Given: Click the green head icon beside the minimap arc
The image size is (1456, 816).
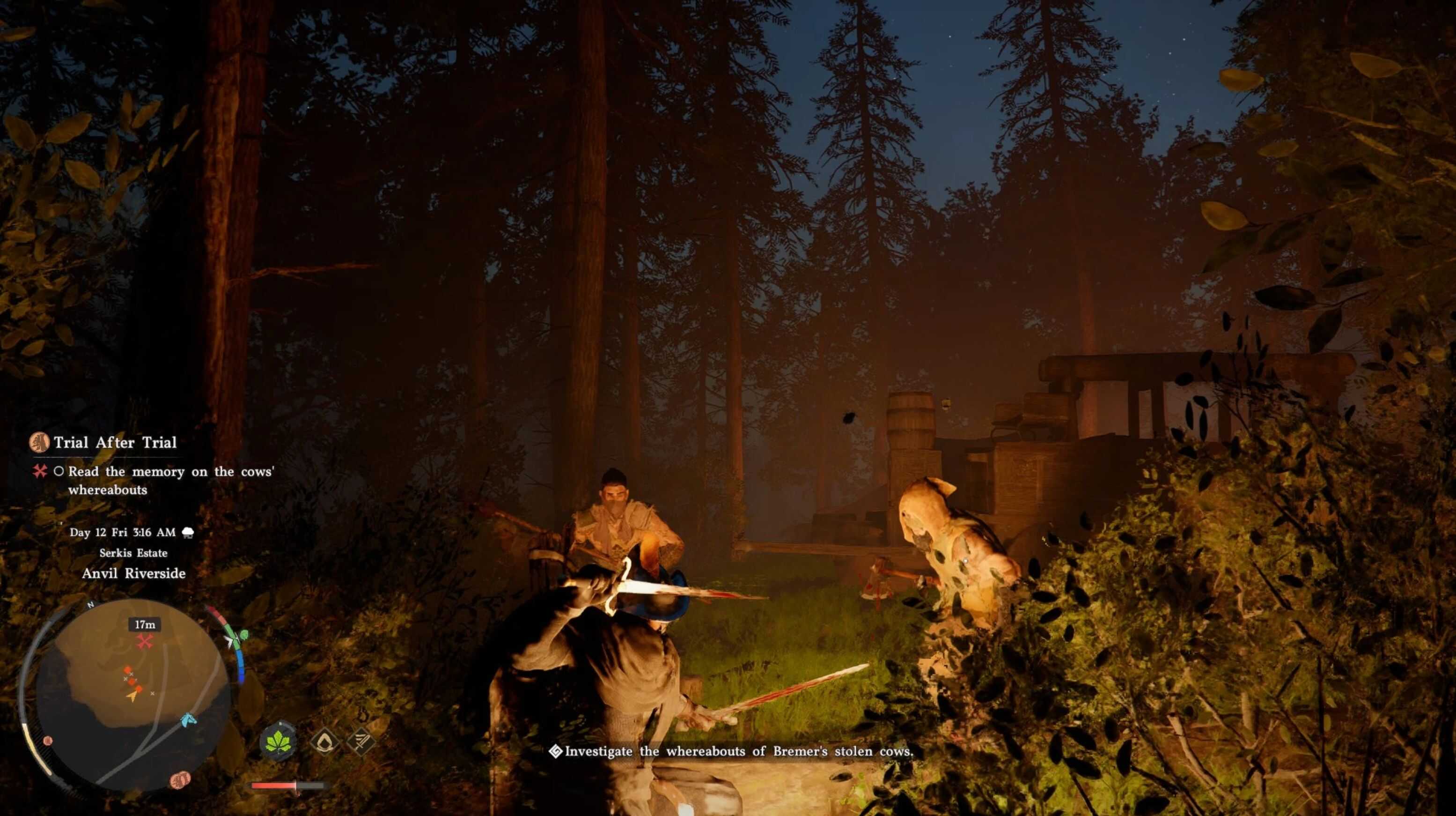Looking at the screenshot, I should pyautogui.click(x=243, y=635).
